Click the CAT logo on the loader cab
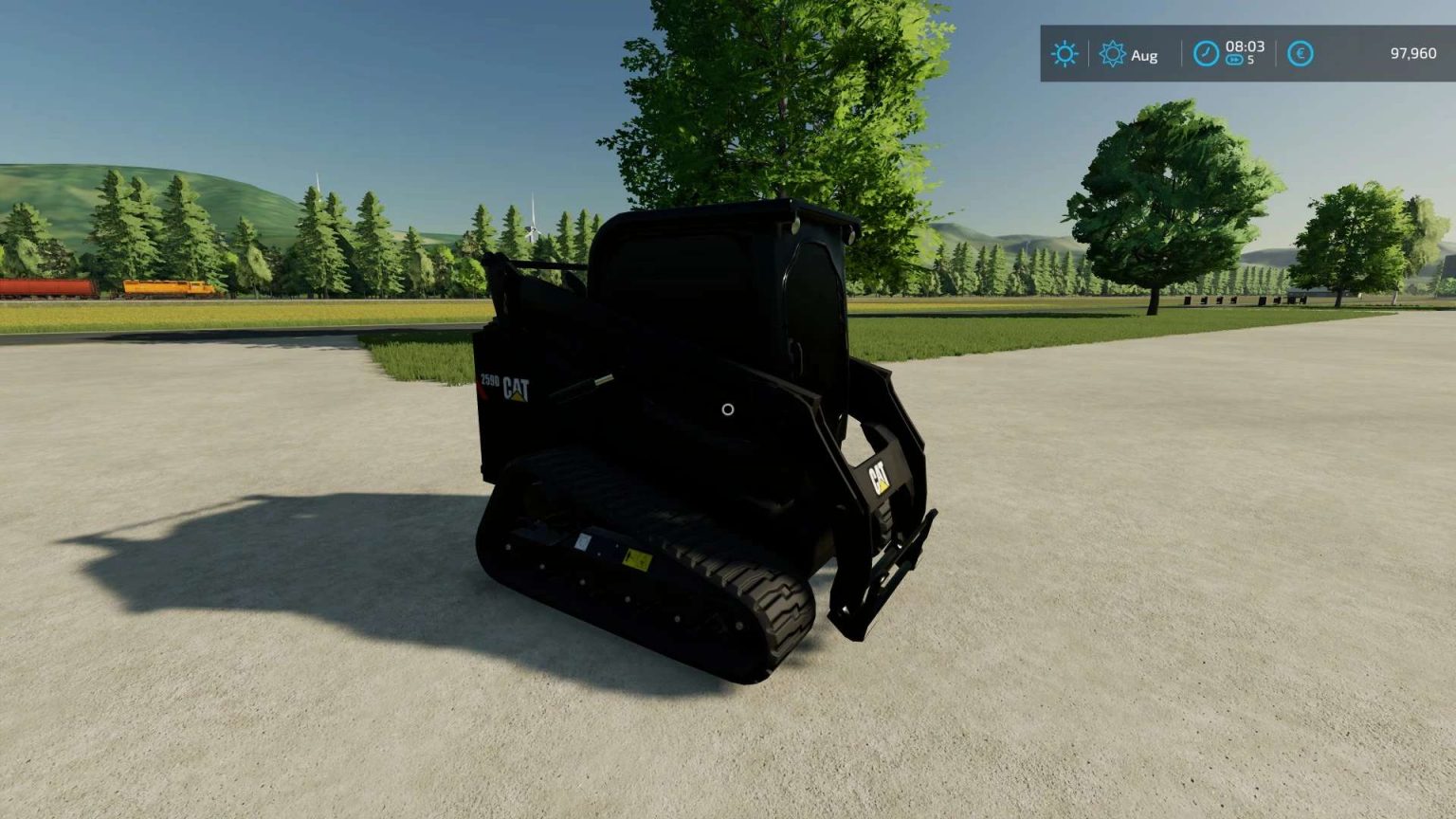The image size is (1456, 819). click(518, 388)
